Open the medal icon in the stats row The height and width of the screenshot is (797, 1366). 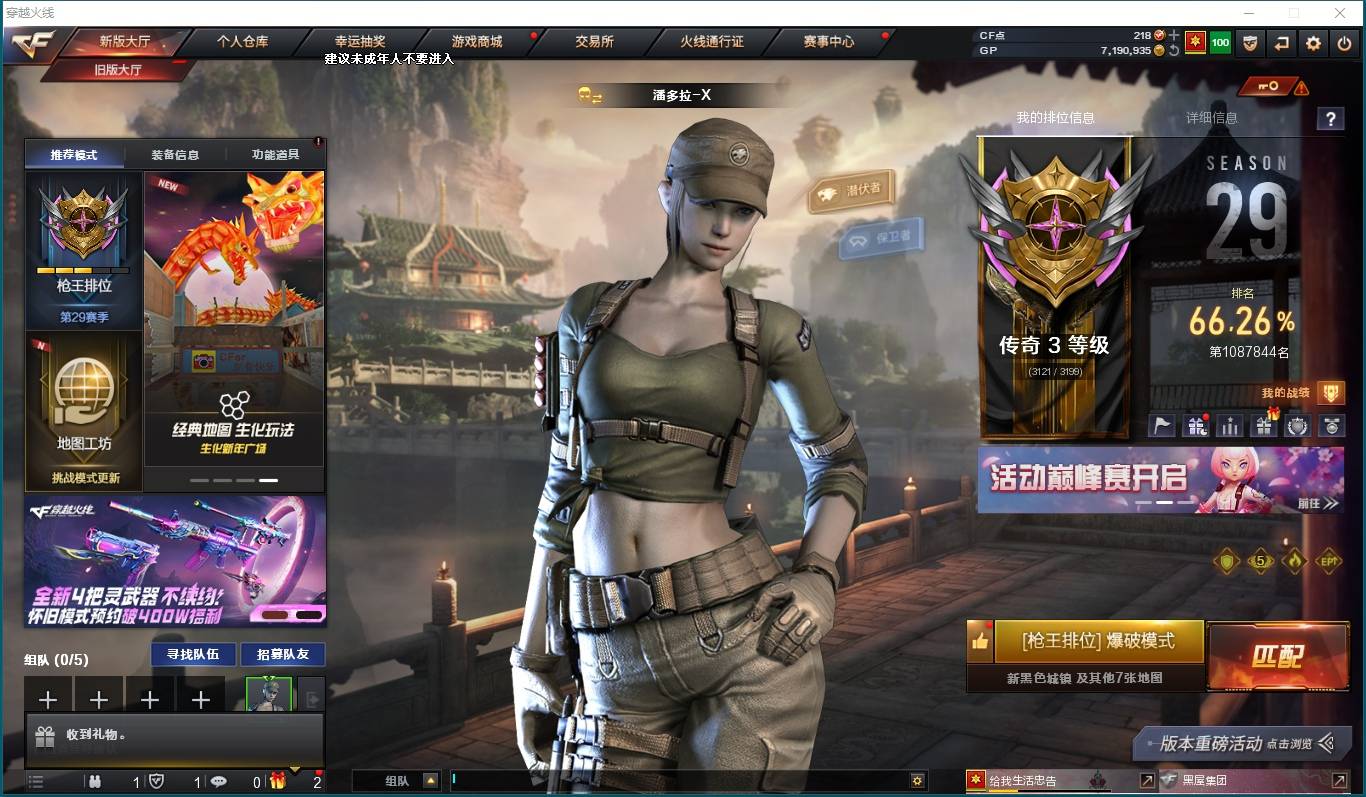coord(1330,425)
